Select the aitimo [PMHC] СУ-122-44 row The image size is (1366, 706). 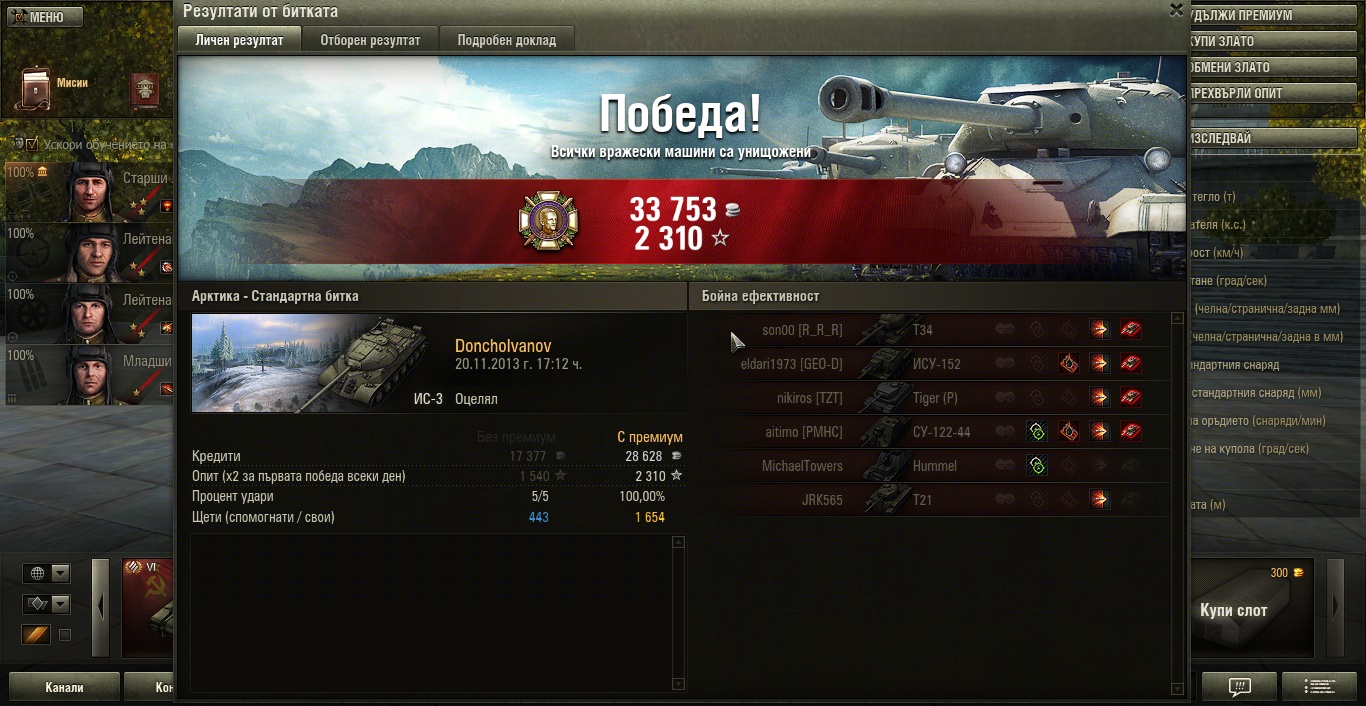click(x=940, y=432)
